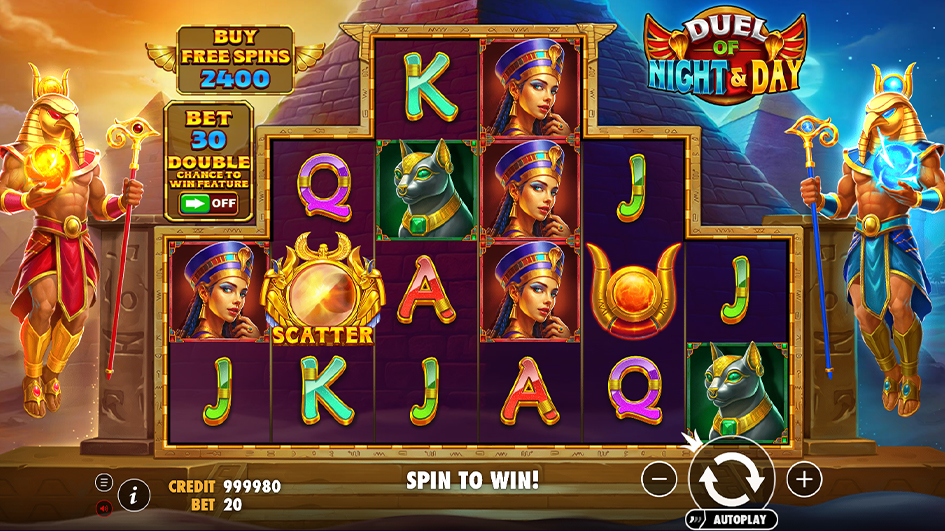
Task: Buy Free Spins for 2400
Action: click(x=236, y=60)
